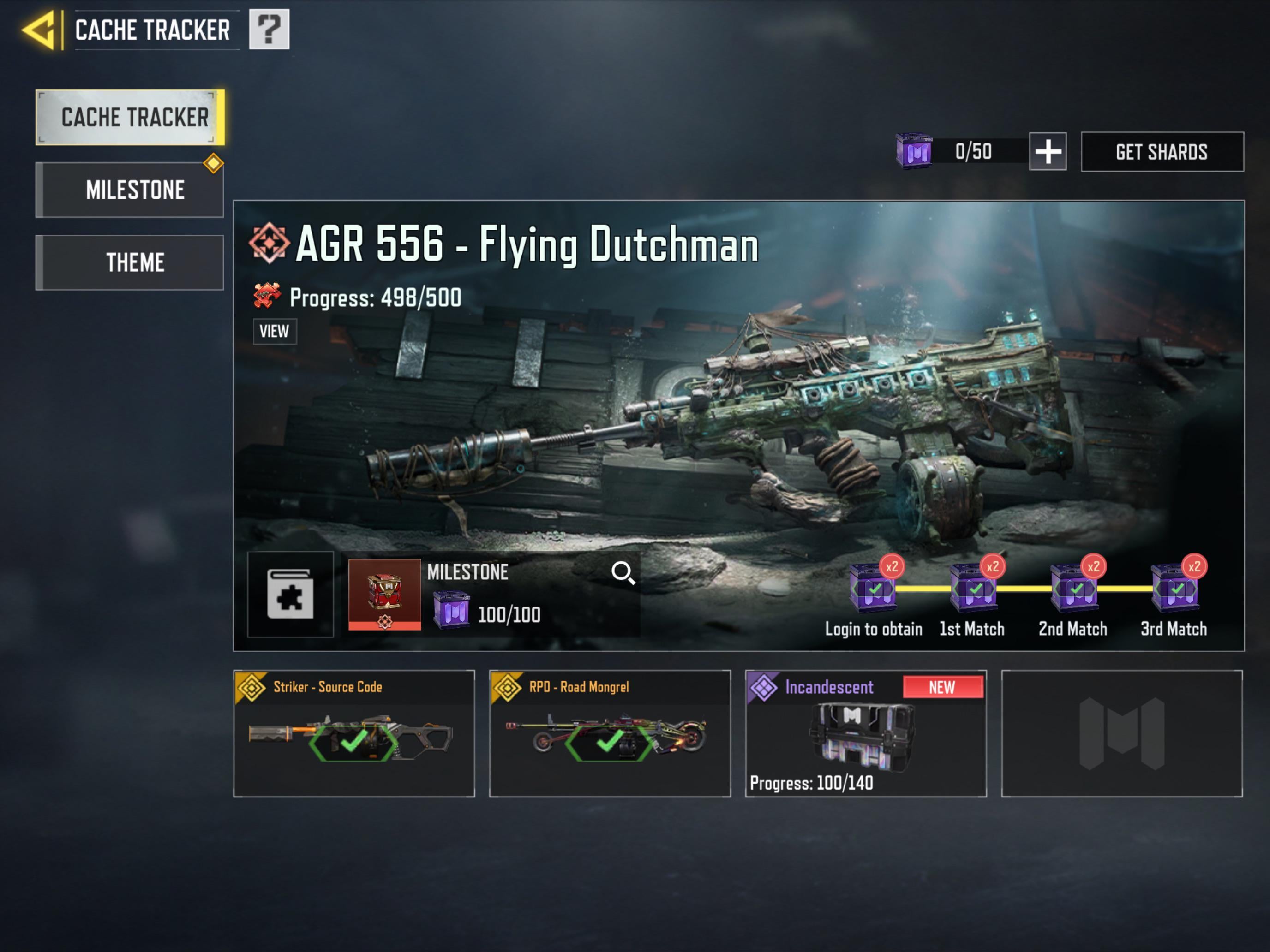Claim the Login to obtain crate
1270x952 pixels.
click(873, 589)
